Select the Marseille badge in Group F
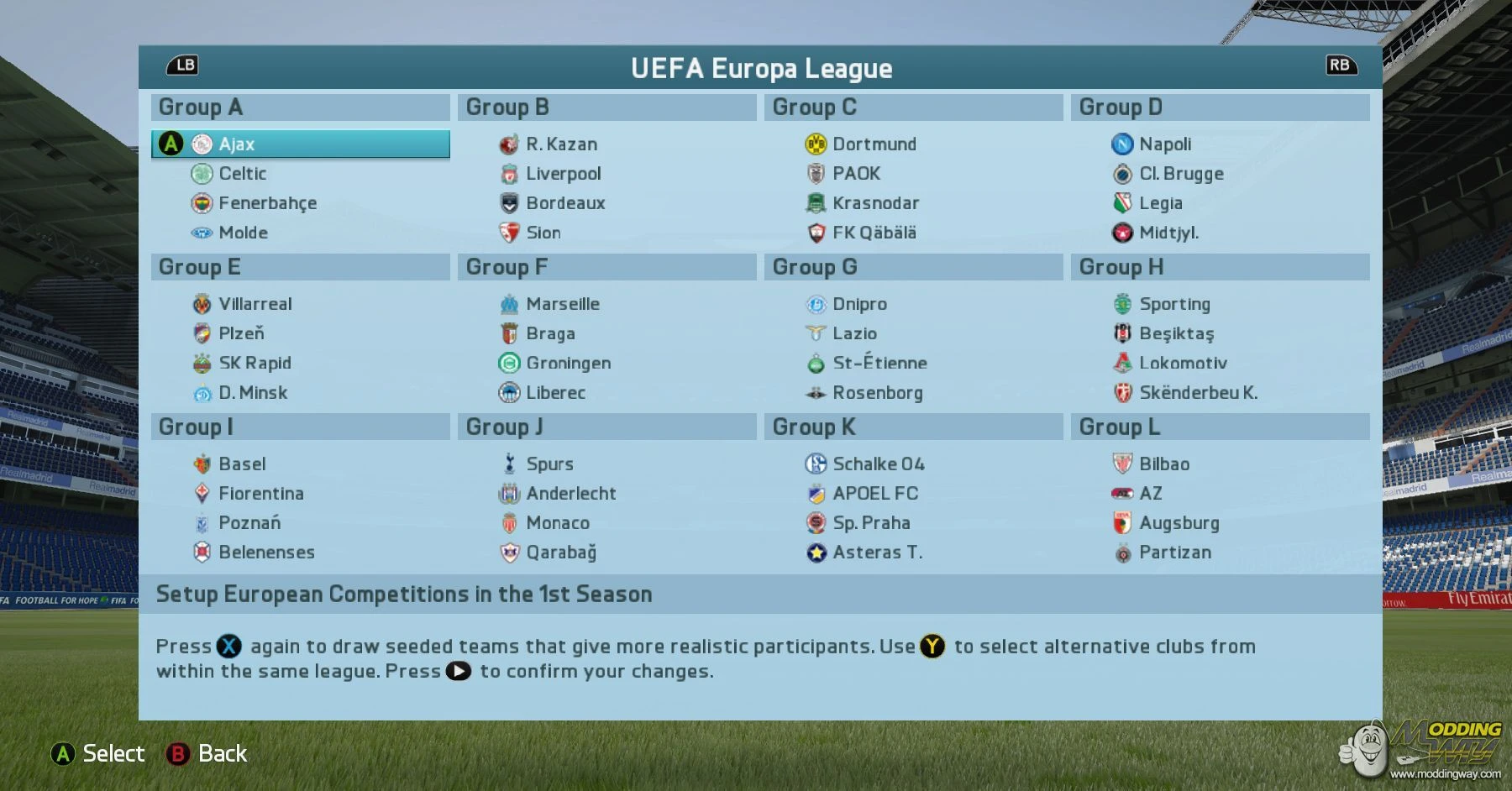Image resolution: width=1512 pixels, height=791 pixels. 508,303
